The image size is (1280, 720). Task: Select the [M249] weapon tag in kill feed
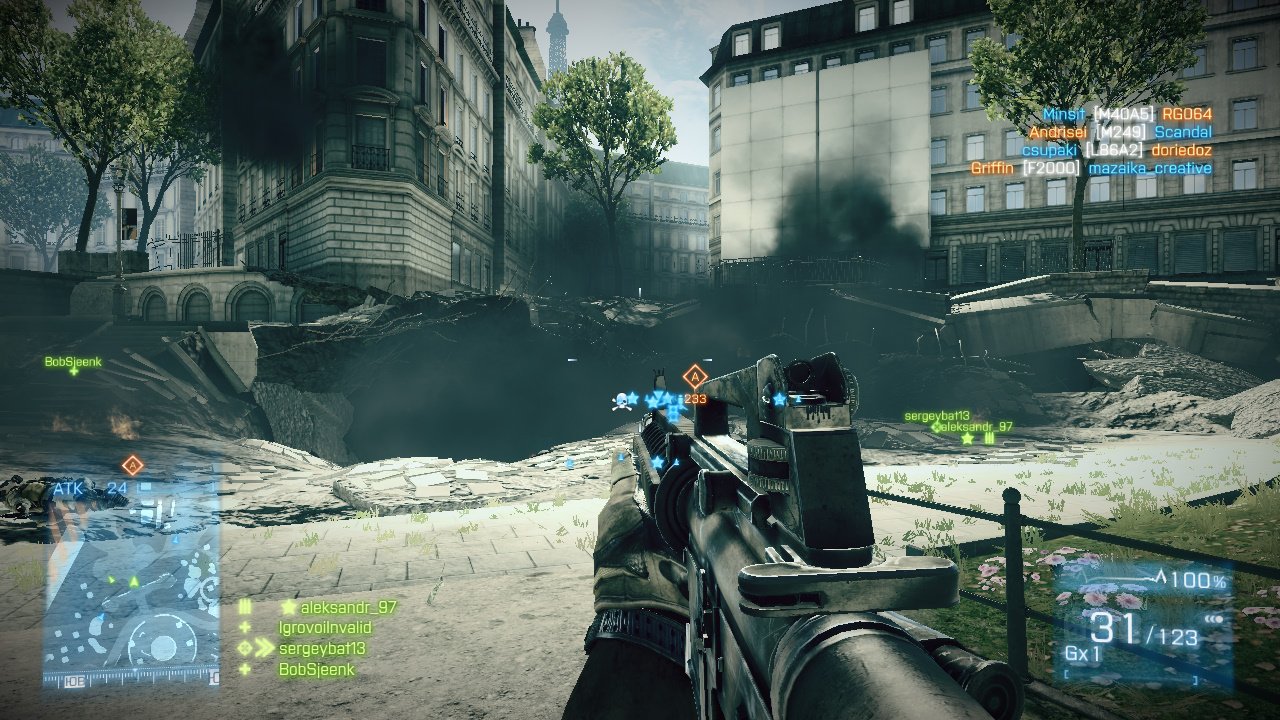pos(1120,132)
